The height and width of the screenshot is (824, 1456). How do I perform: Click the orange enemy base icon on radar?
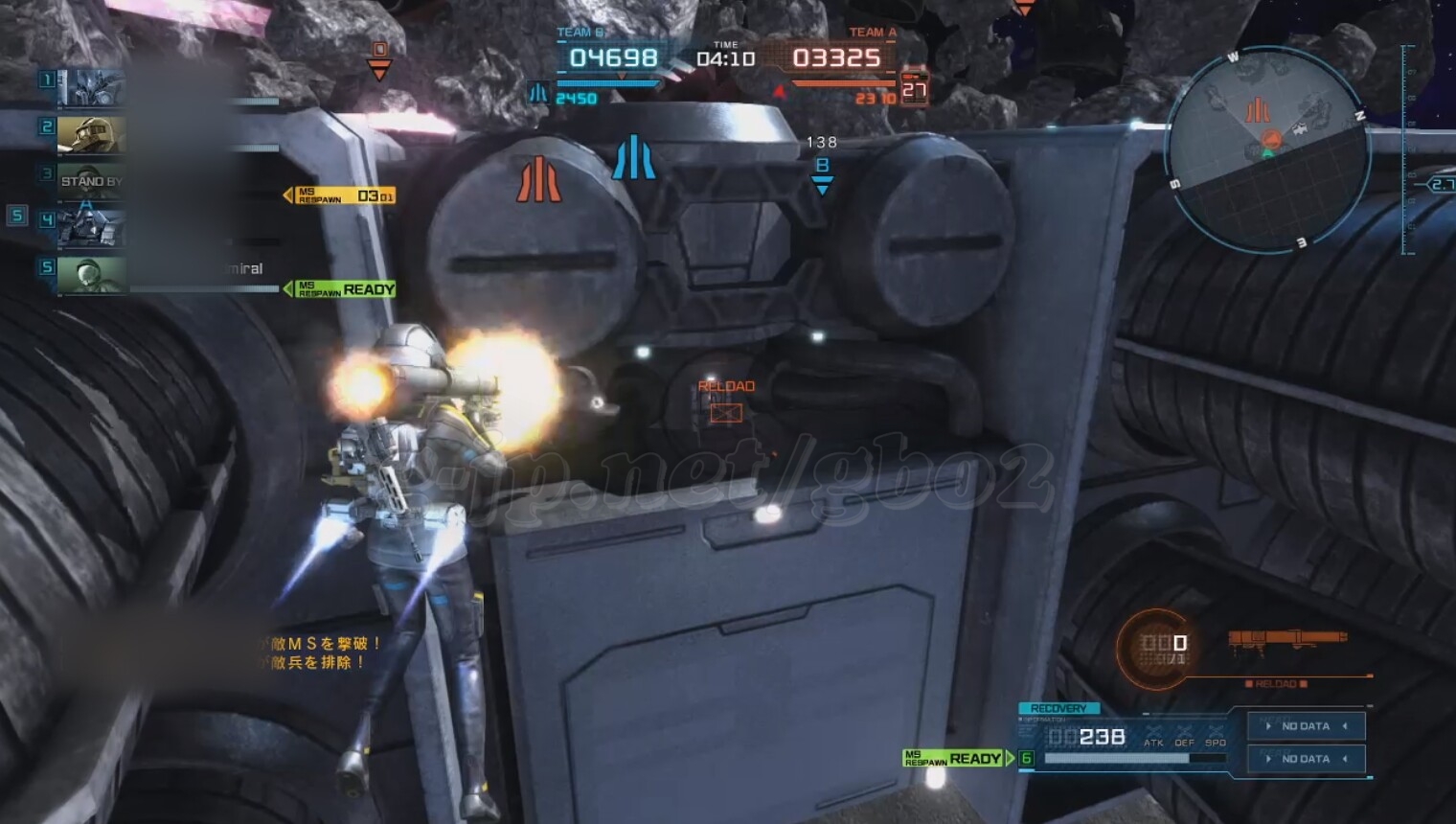coord(1257,110)
